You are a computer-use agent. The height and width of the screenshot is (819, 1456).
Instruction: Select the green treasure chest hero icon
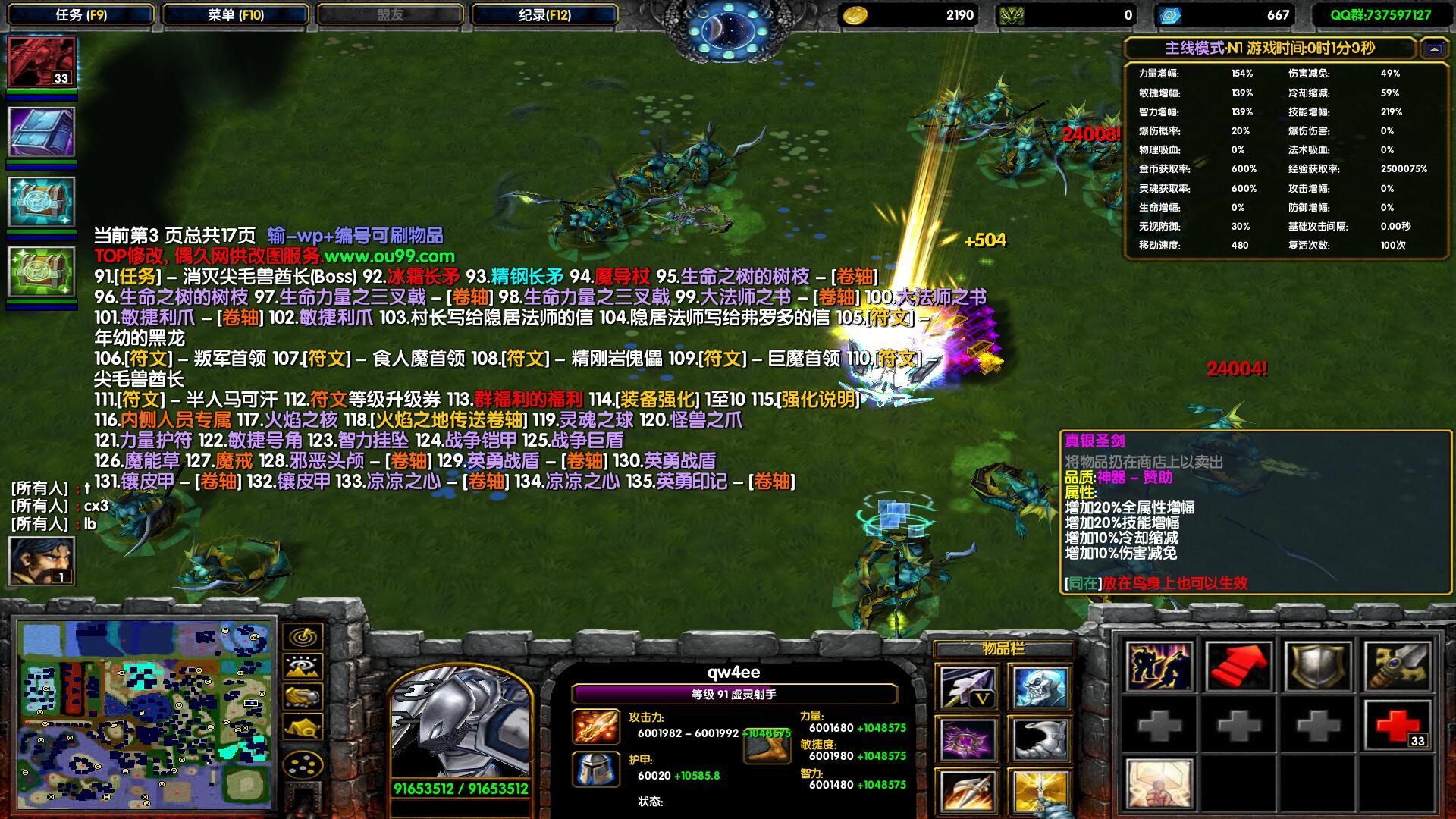[x=42, y=271]
